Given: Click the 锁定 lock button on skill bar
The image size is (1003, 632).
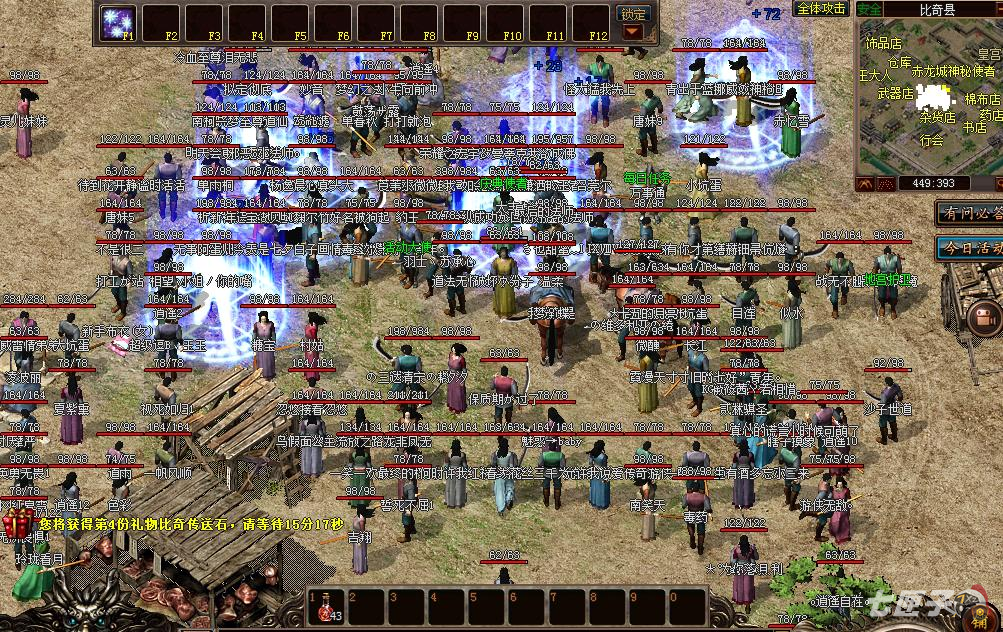Looking at the screenshot, I should click(633, 14).
